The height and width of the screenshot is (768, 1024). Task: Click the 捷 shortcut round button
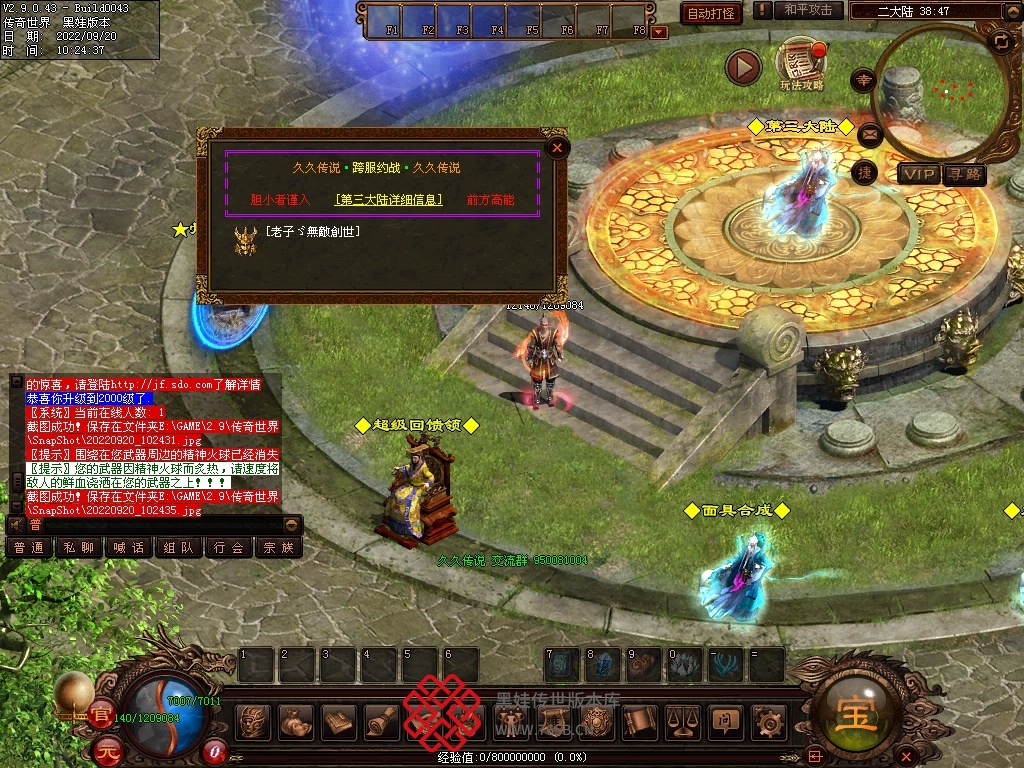[865, 172]
